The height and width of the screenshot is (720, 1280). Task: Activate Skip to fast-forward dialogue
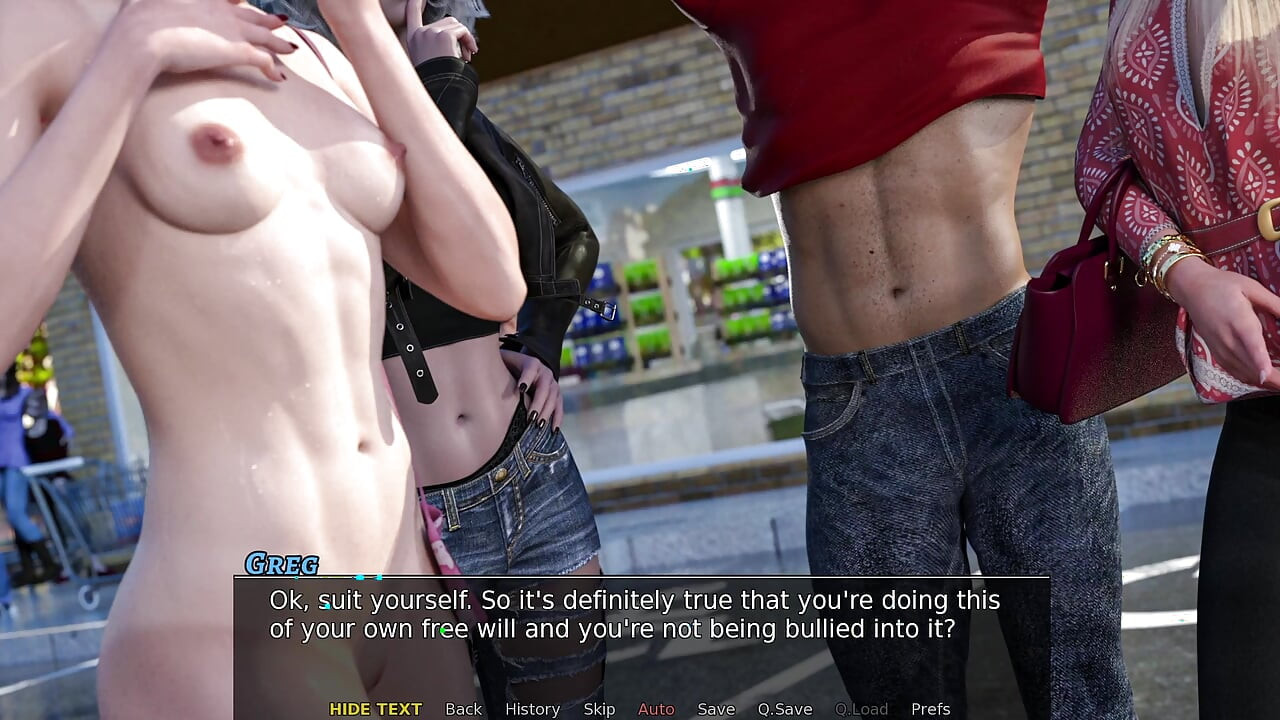pyautogui.click(x=599, y=709)
